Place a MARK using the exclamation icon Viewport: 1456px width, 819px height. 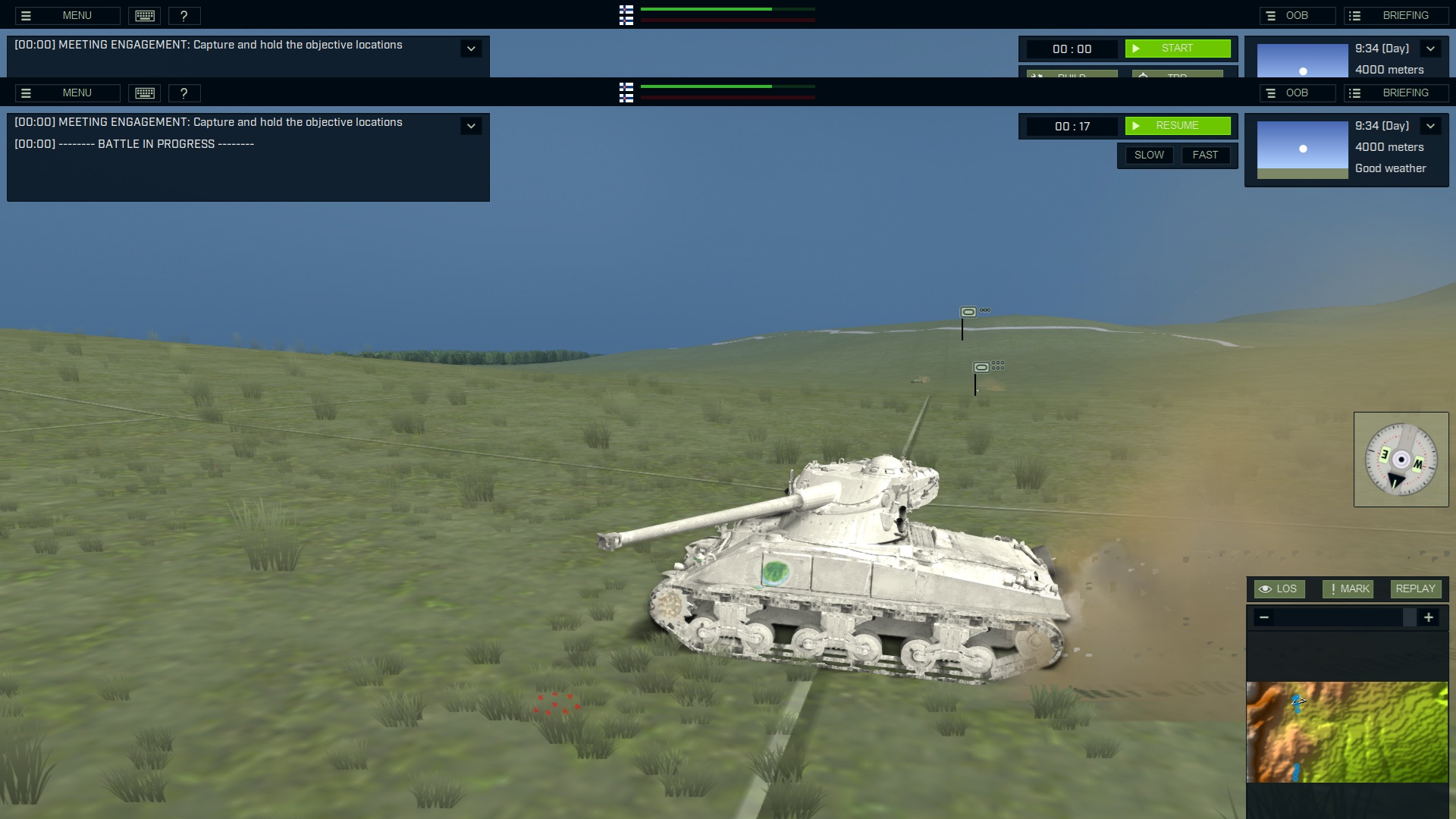pyautogui.click(x=1348, y=589)
